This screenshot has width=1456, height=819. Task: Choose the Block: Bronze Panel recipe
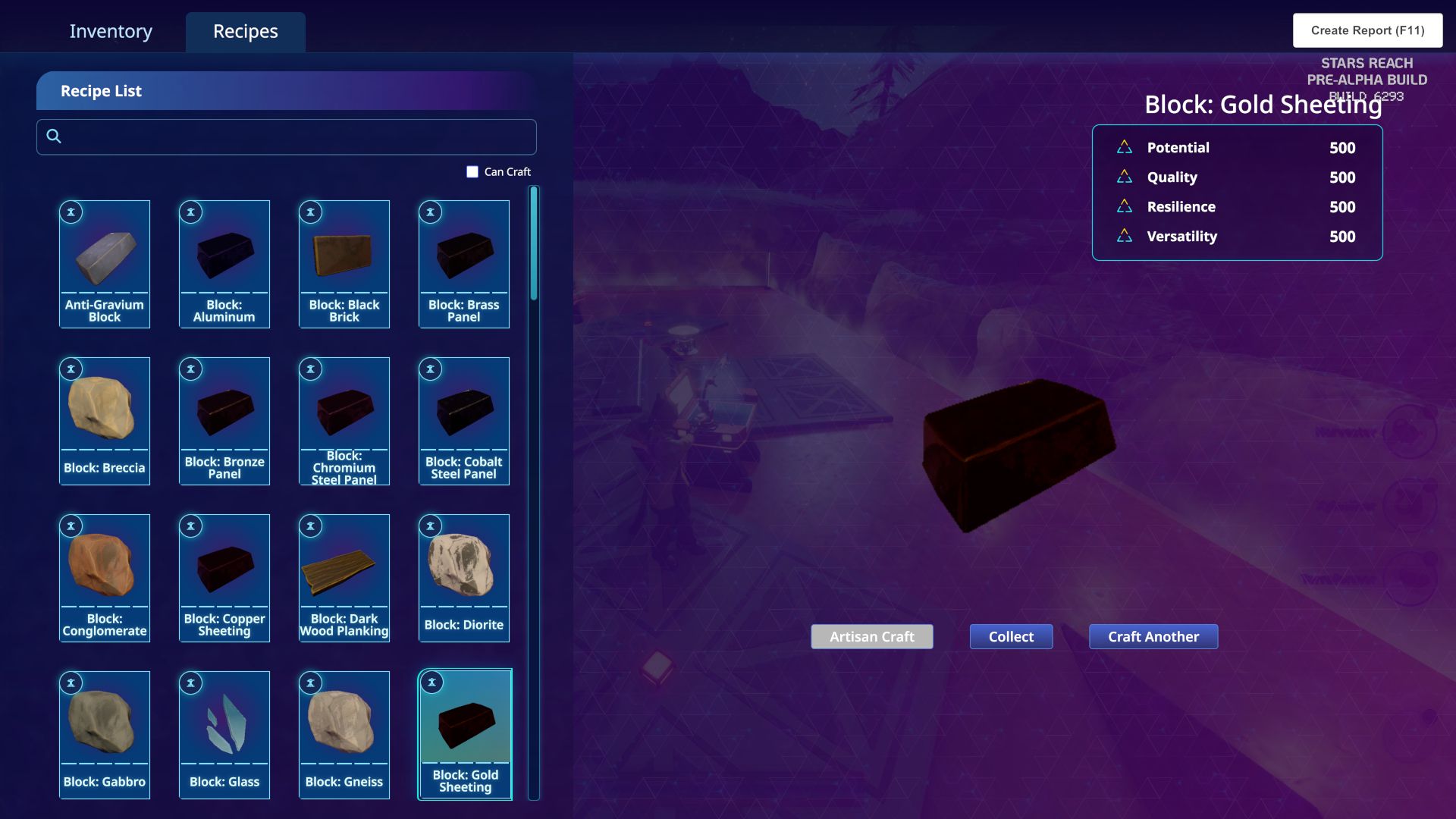tap(224, 421)
